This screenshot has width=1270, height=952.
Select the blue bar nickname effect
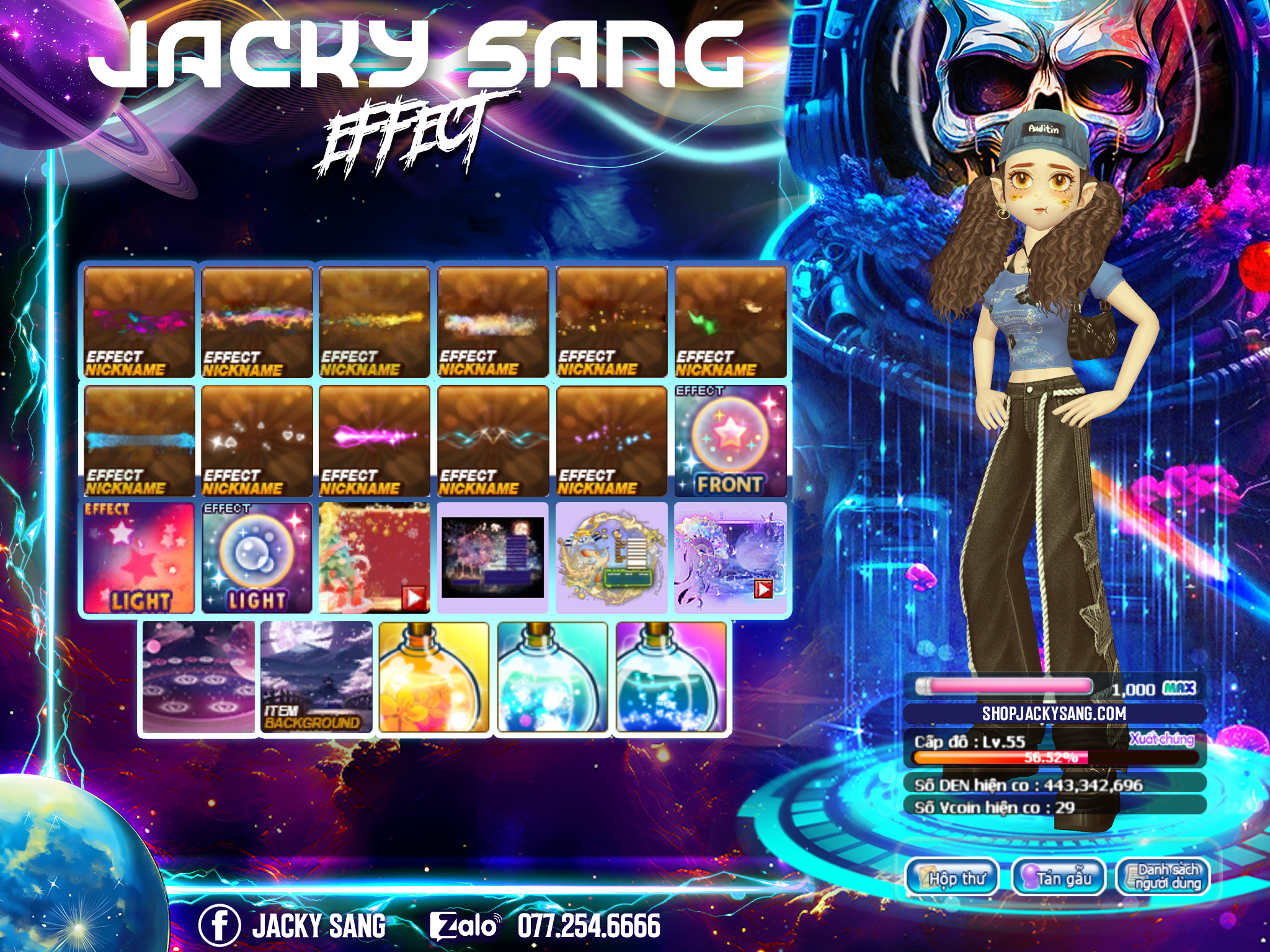(x=139, y=441)
